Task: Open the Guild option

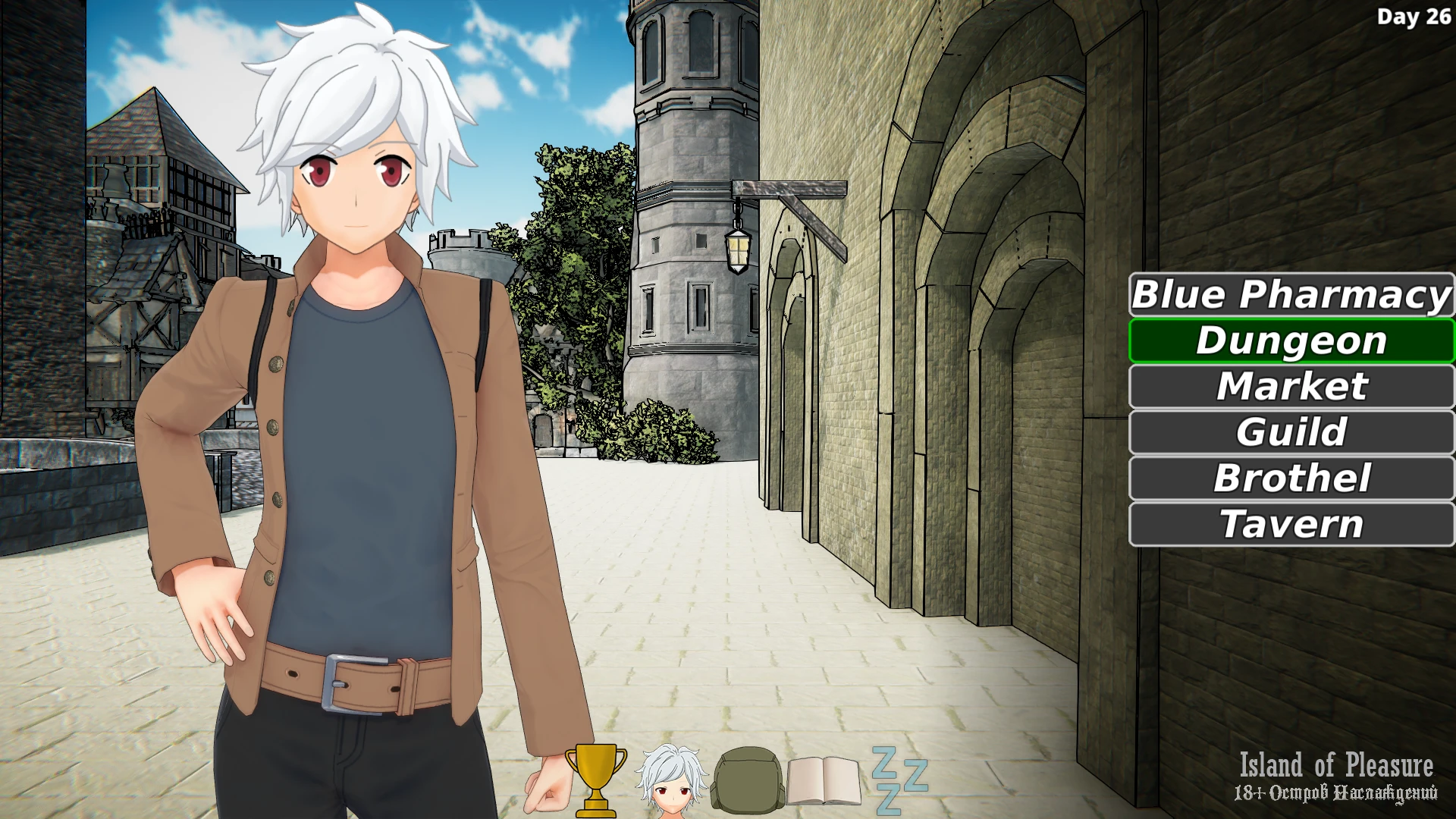Action: click(x=1291, y=432)
